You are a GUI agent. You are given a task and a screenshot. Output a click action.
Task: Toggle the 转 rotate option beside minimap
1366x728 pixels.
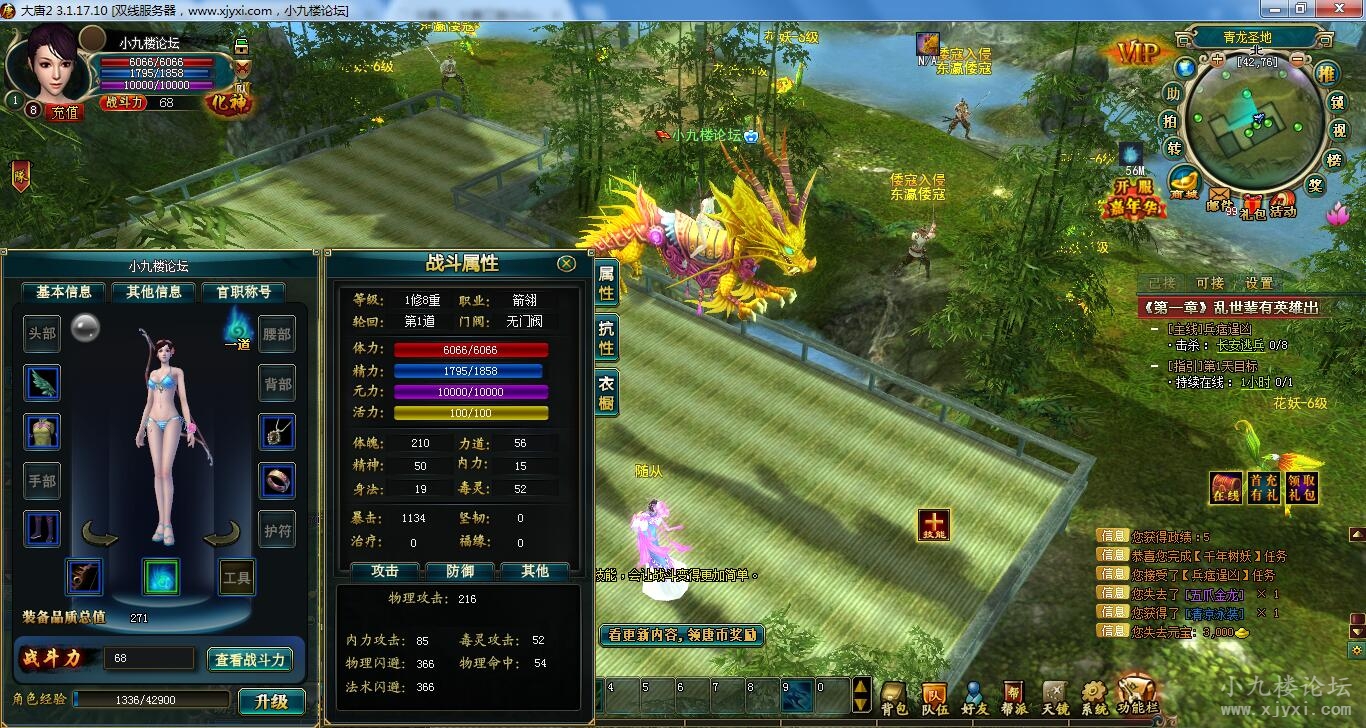pos(1172,146)
